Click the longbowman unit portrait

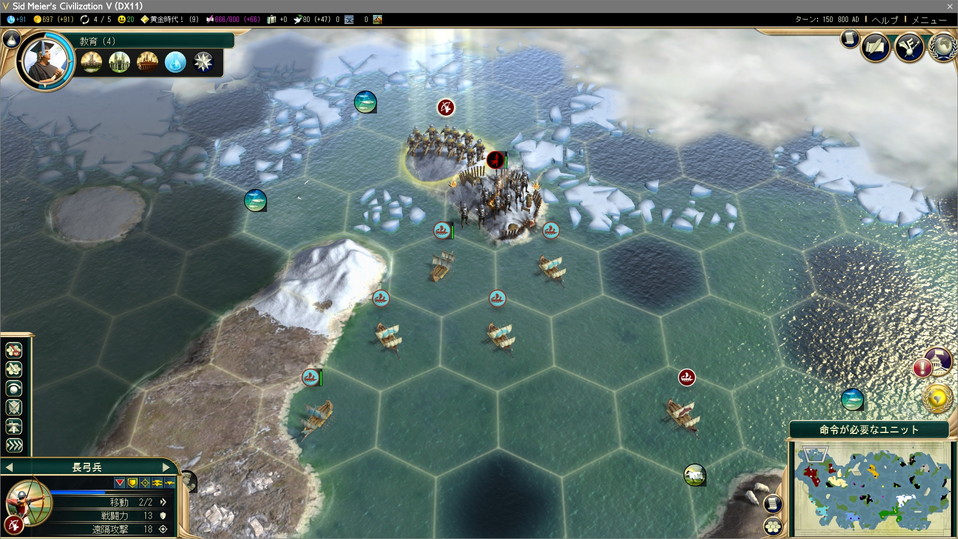tap(27, 499)
